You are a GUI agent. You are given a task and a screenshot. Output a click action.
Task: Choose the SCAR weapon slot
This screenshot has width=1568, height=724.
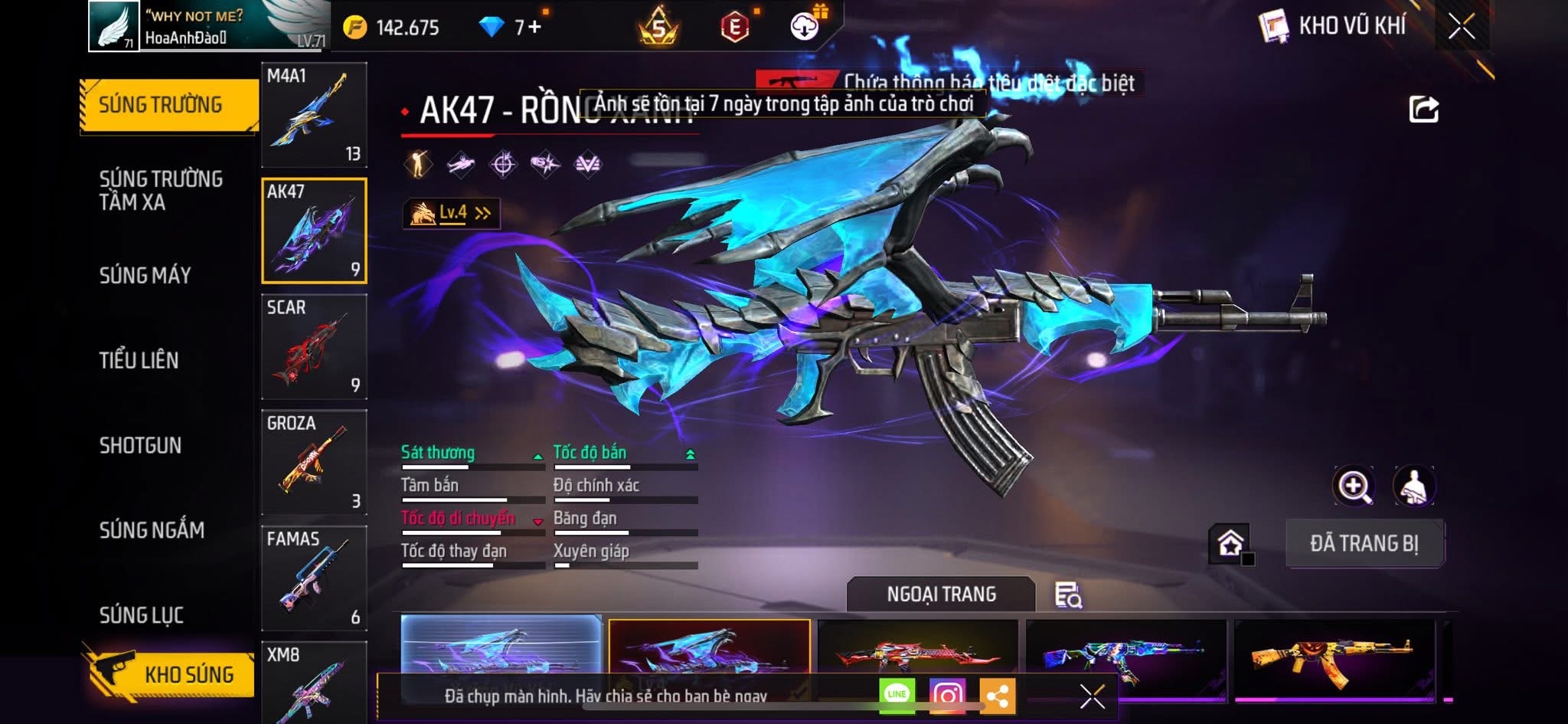click(314, 347)
